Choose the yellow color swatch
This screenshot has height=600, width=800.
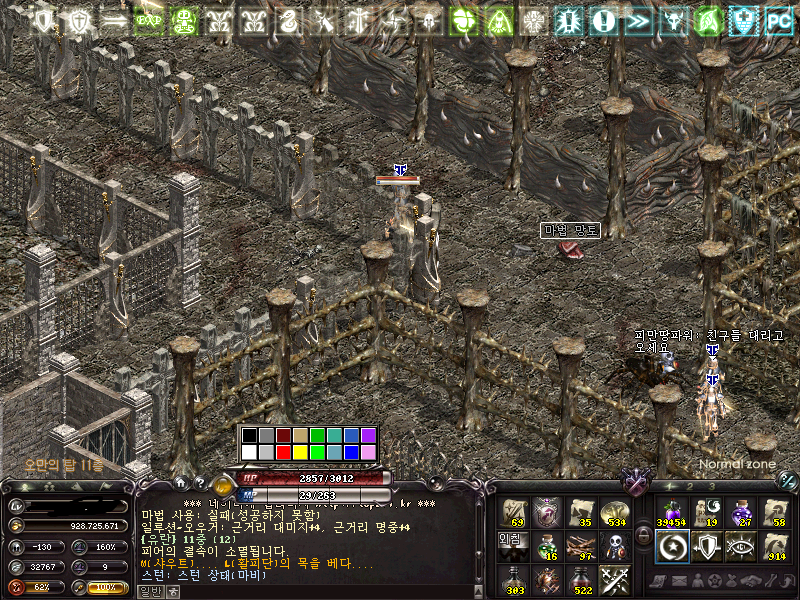point(300,453)
